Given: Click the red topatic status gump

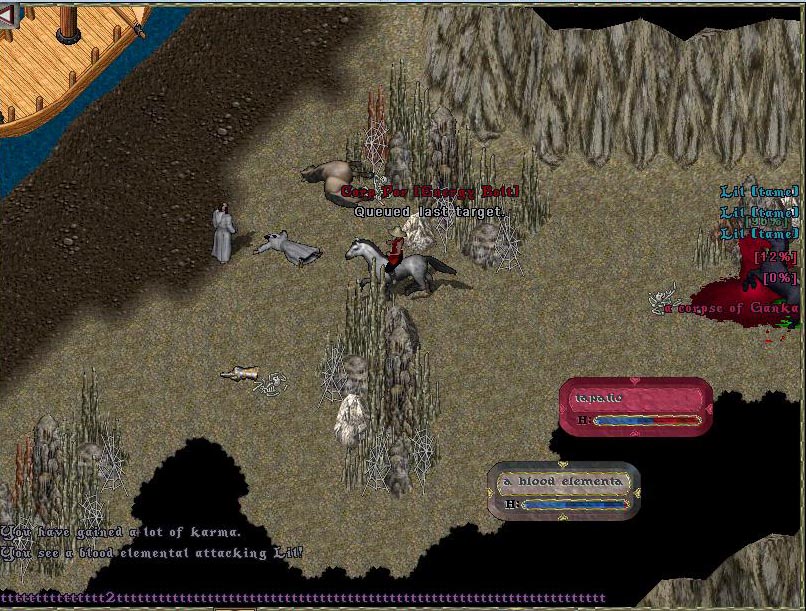Looking at the screenshot, I should click(636, 406).
